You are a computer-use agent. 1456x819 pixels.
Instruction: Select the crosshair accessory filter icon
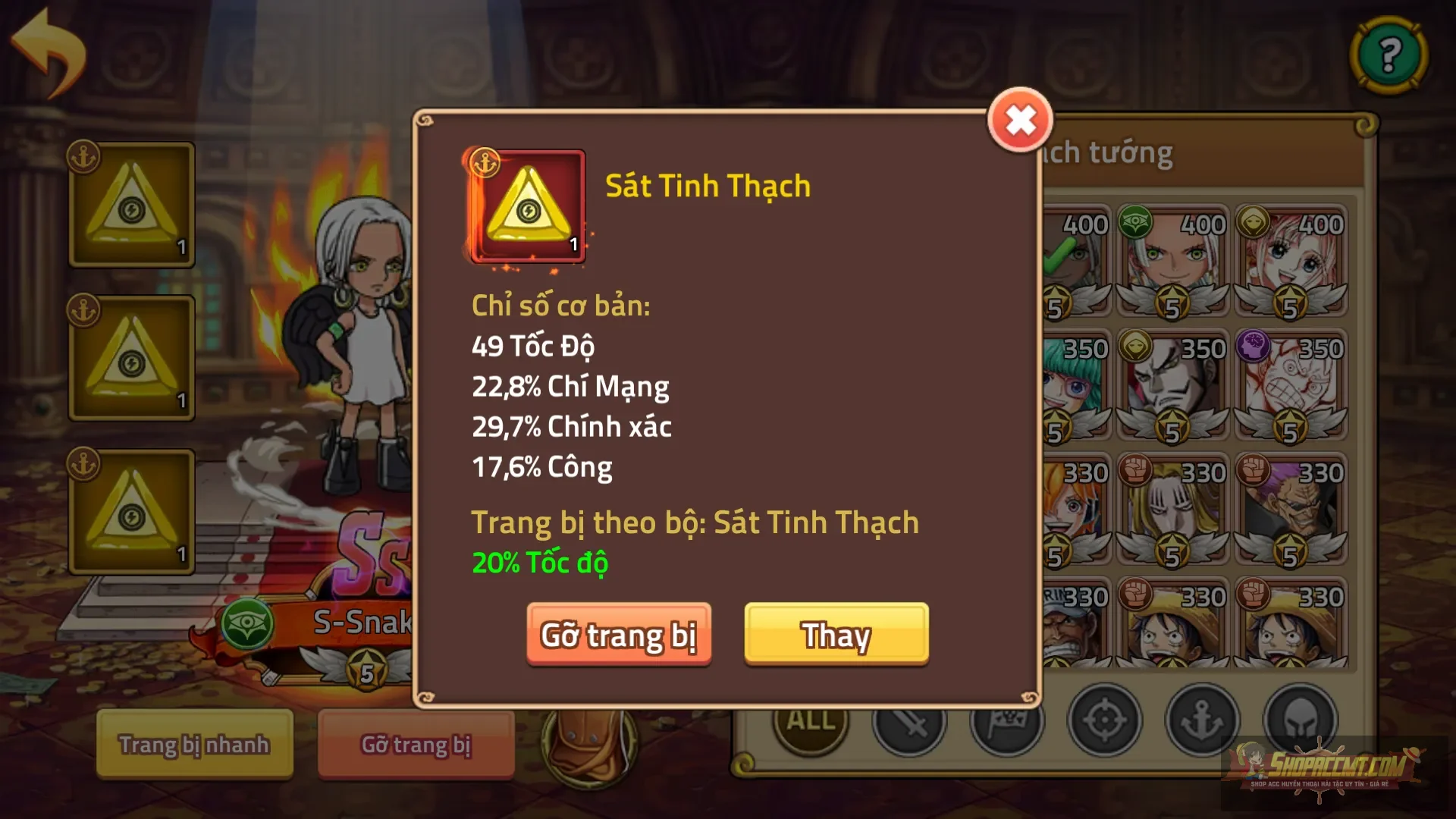pyautogui.click(x=1104, y=719)
